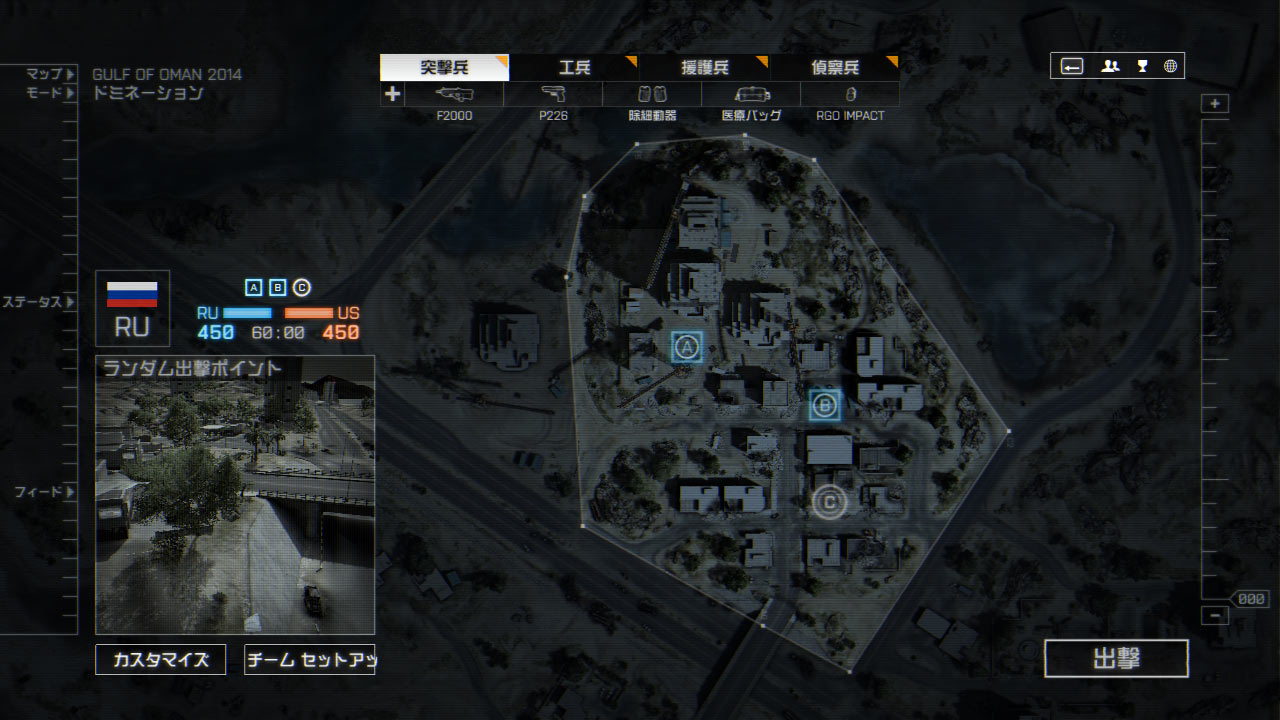Click the back arrow icon at top right
The width and height of the screenshot is (1280, 720).
(x=1072, y=66)
